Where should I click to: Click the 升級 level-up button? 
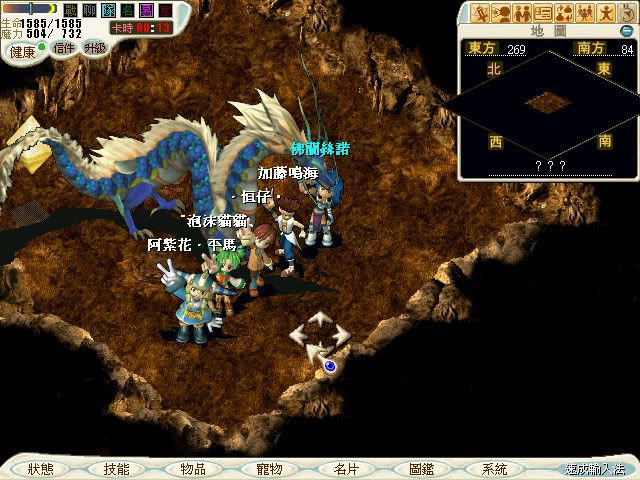[x=96, y=48]
